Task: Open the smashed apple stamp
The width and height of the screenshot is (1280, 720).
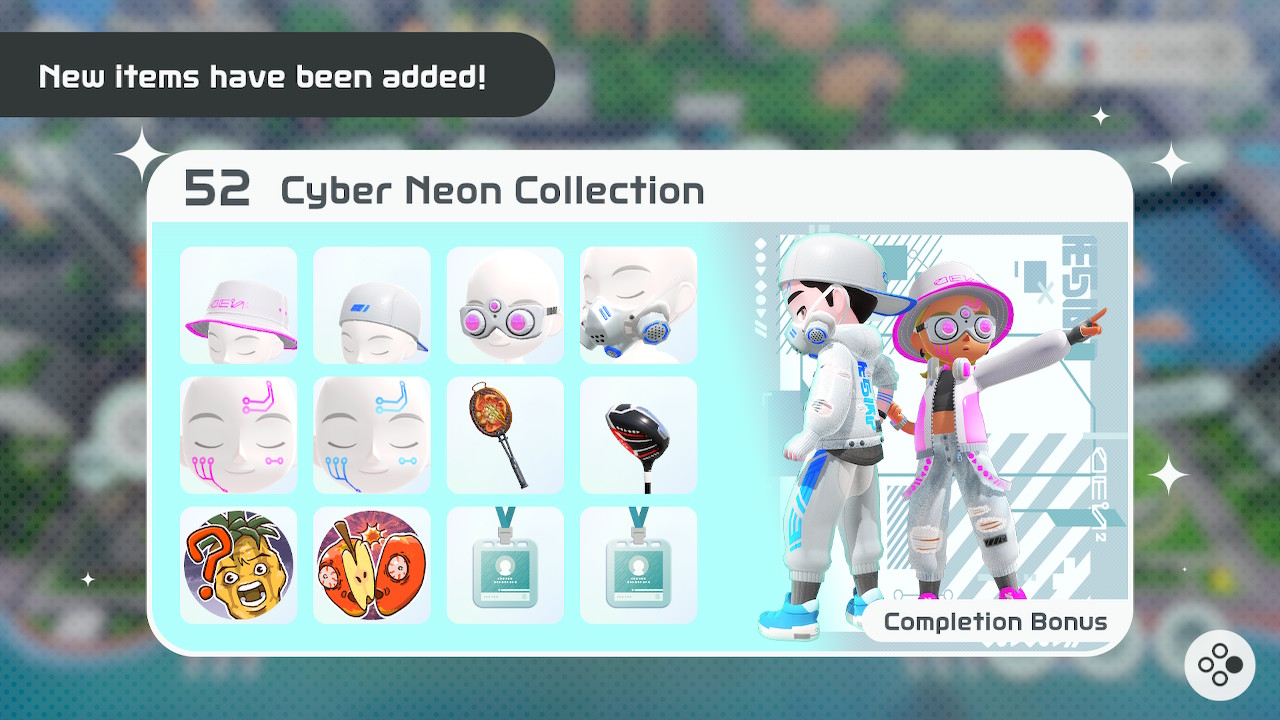Action: pos(371,565)
